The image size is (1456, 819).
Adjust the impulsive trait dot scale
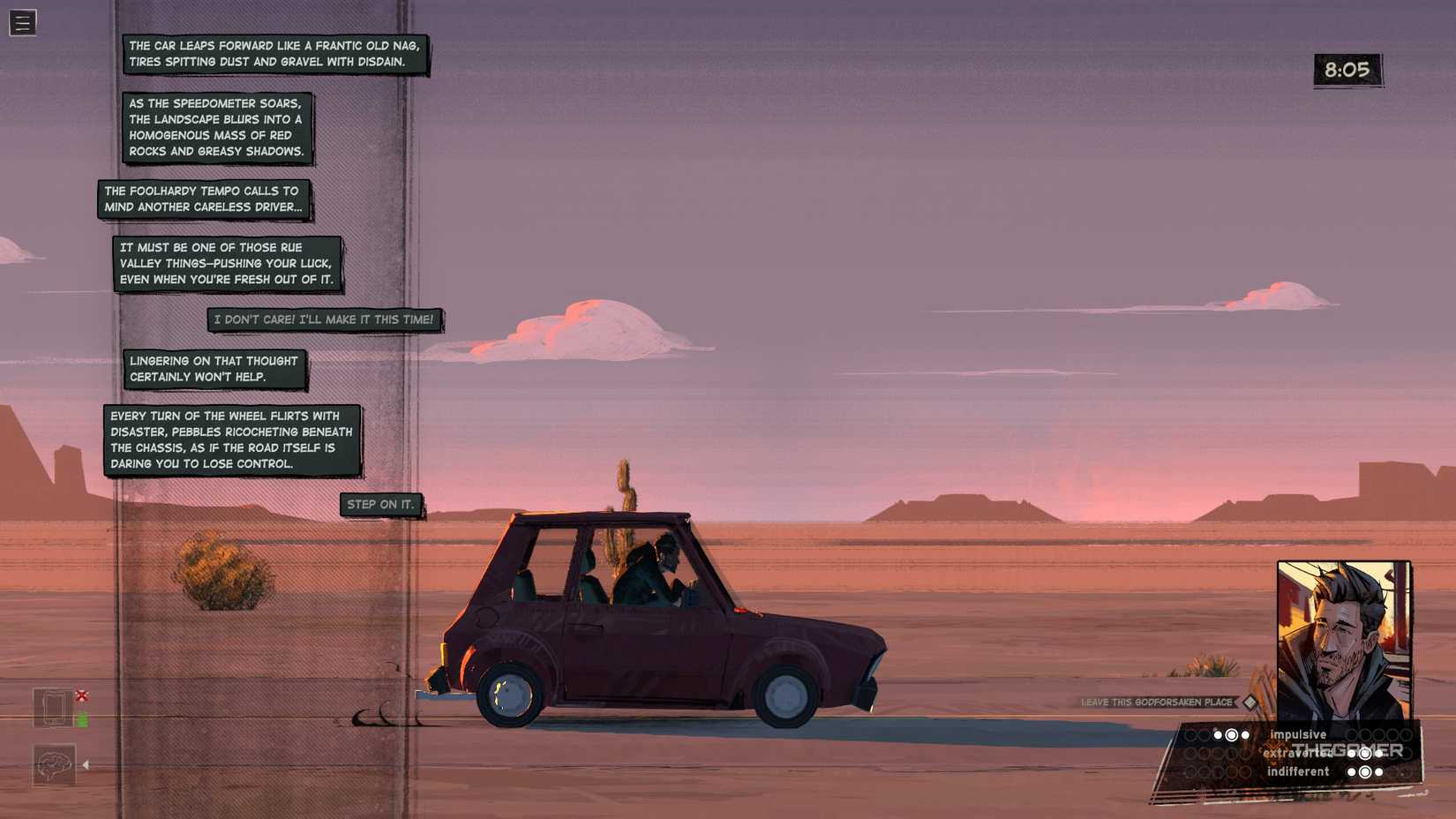(1231, 734)
